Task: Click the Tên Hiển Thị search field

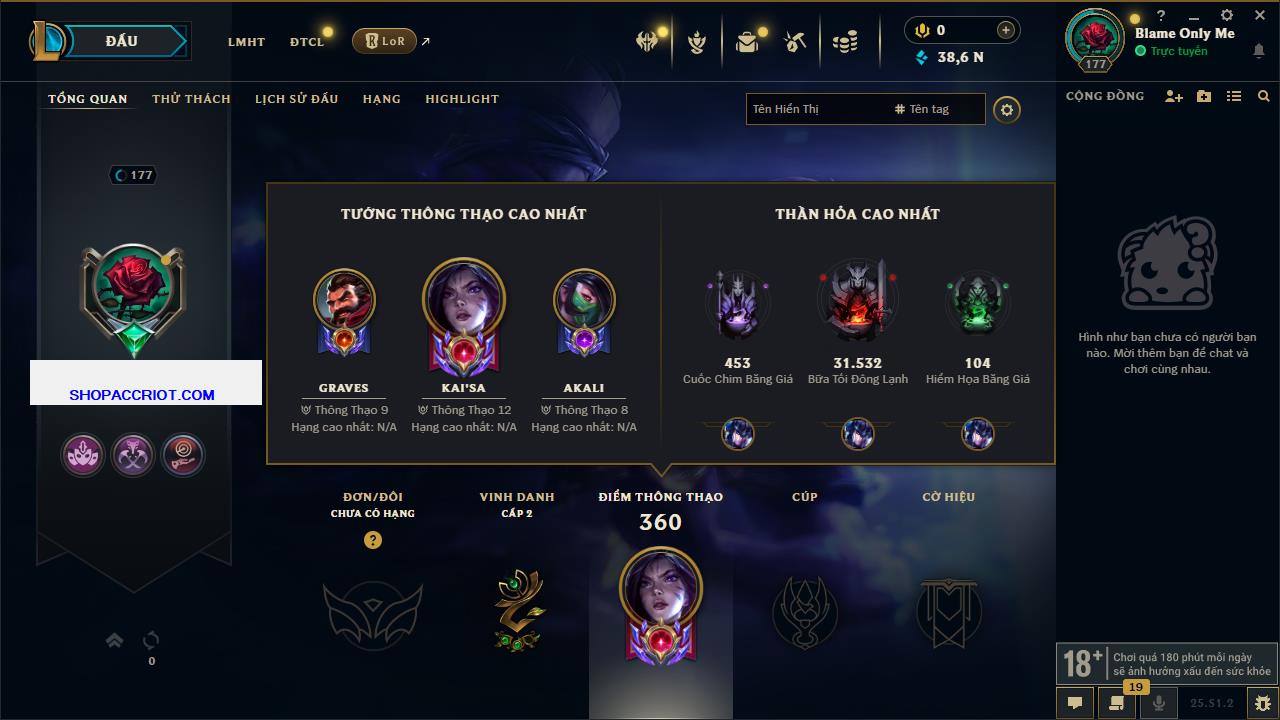Action: coord(815,109)
